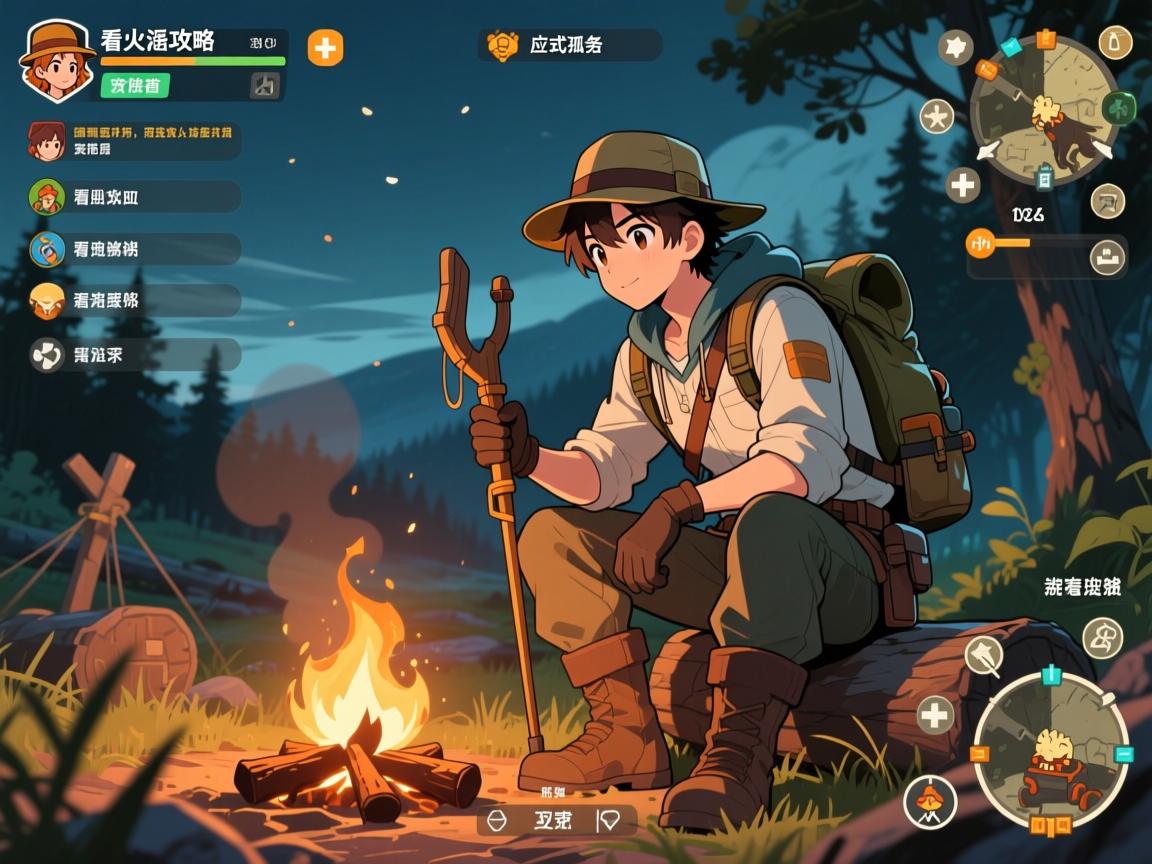Activate the orange campfire tent button
Screen dimensions: 1152x864
pos(930,801)
